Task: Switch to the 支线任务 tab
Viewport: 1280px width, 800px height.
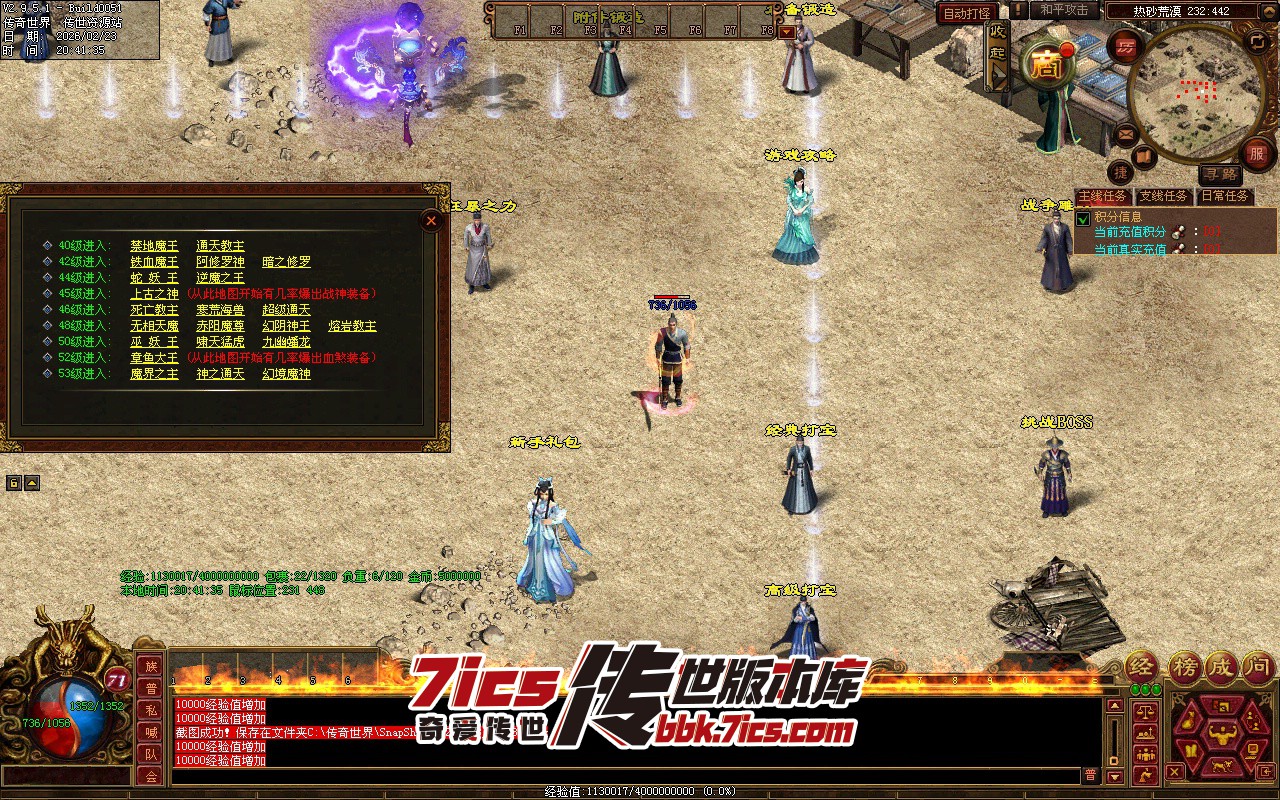Action: click(x=1164, y=196)
